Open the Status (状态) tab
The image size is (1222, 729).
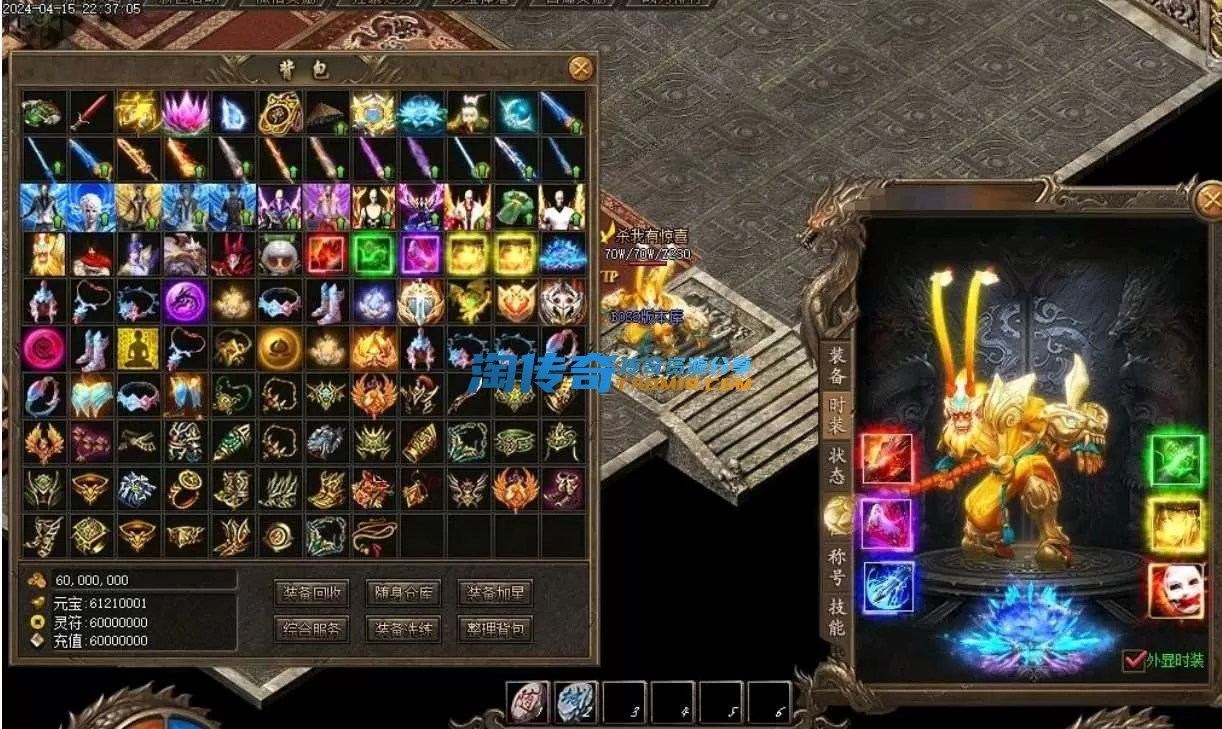[x=836, y=465]
